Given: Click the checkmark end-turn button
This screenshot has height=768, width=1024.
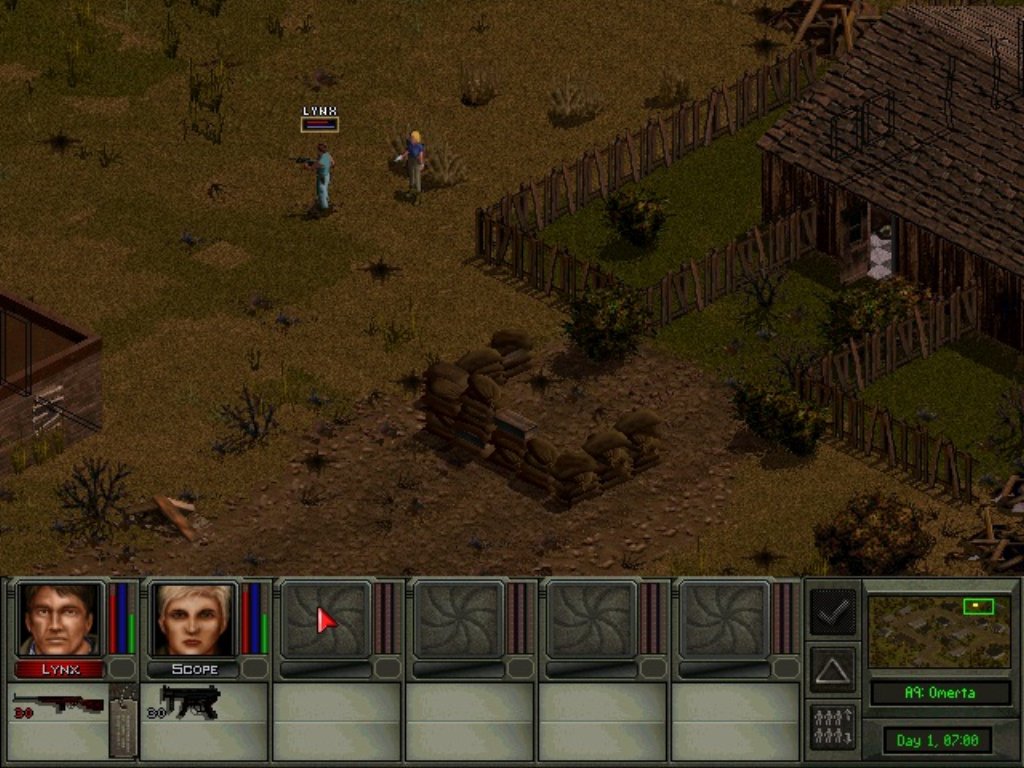Looking at the screenshot, I should pyautogui.click(x=832, y=612).
